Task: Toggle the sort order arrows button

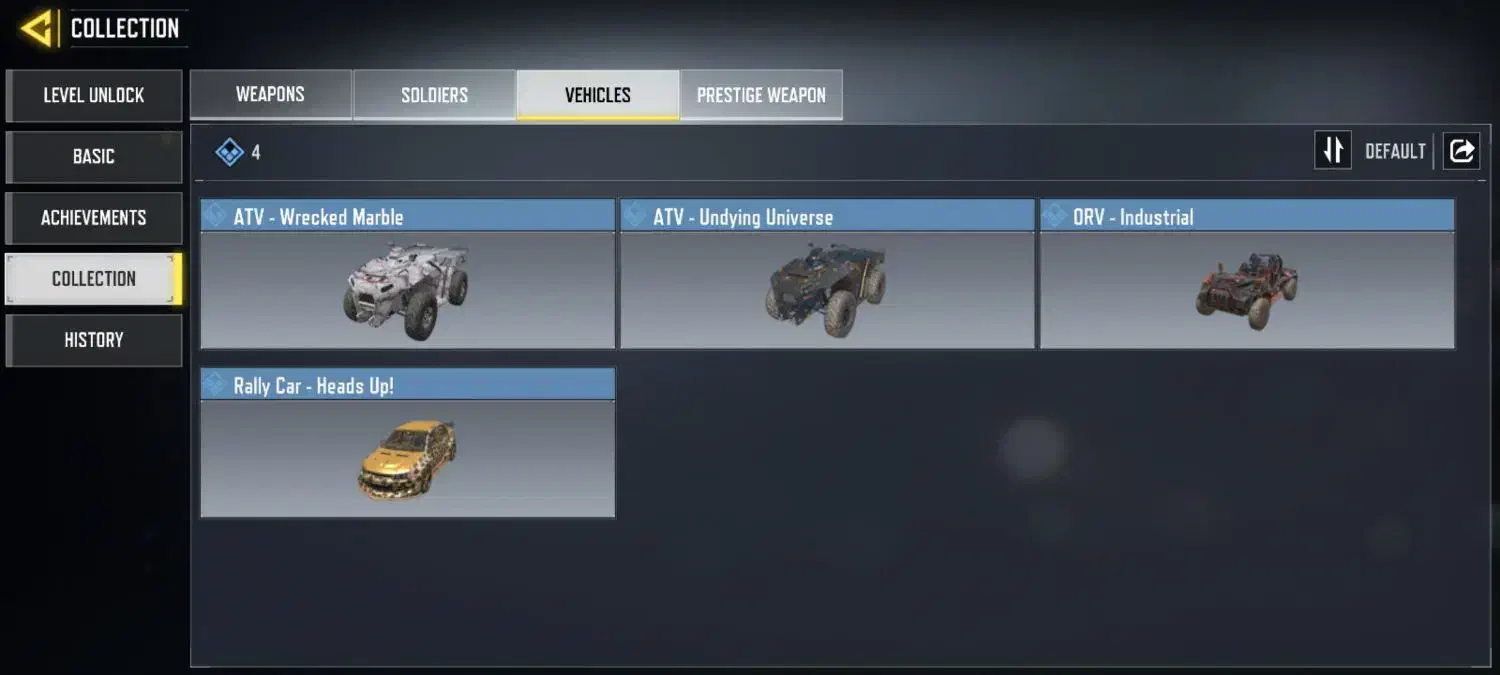Action: click(1332, 151)
